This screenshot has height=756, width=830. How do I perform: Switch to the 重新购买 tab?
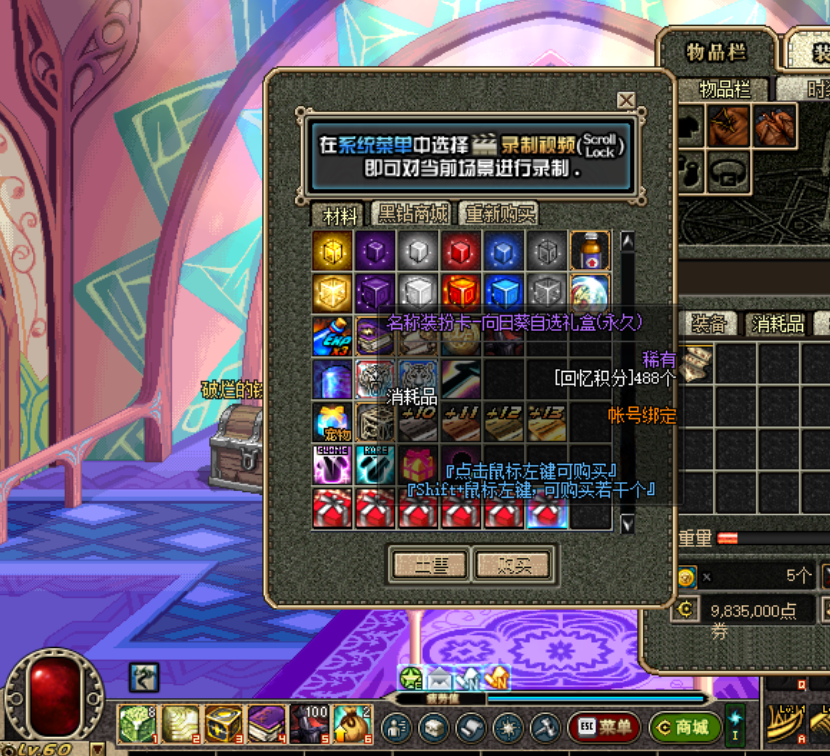coord(498,214)
